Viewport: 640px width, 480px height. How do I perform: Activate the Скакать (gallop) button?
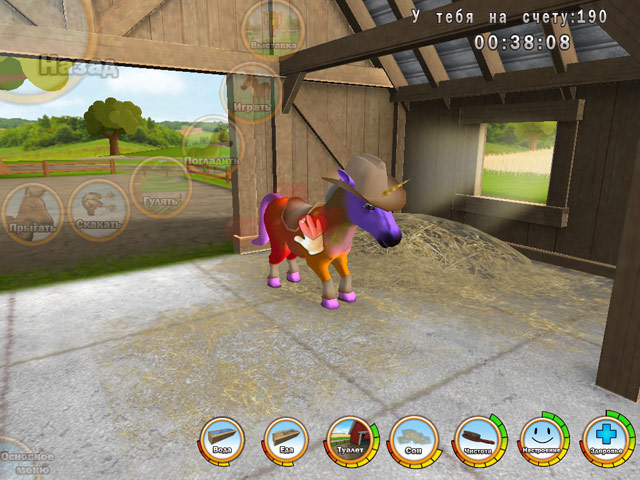99,209
